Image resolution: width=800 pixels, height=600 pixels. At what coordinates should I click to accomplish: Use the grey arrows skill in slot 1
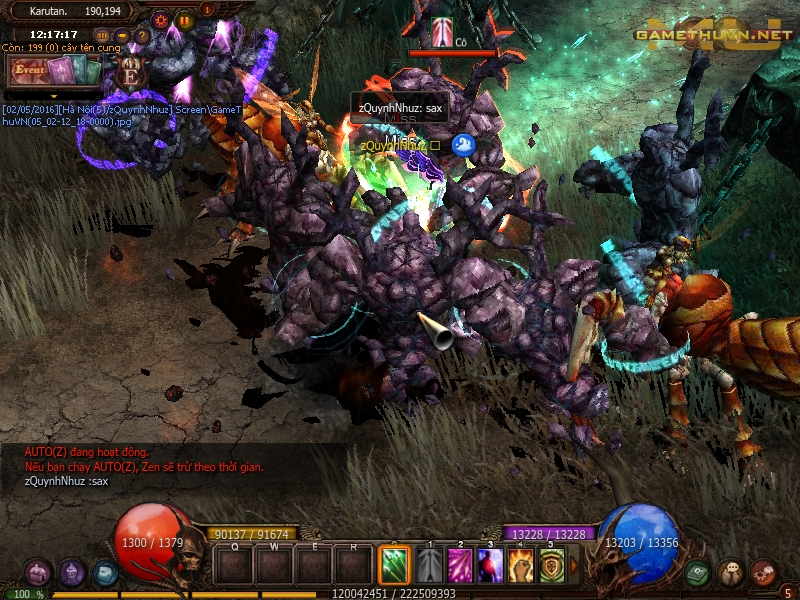click(429, 565)
